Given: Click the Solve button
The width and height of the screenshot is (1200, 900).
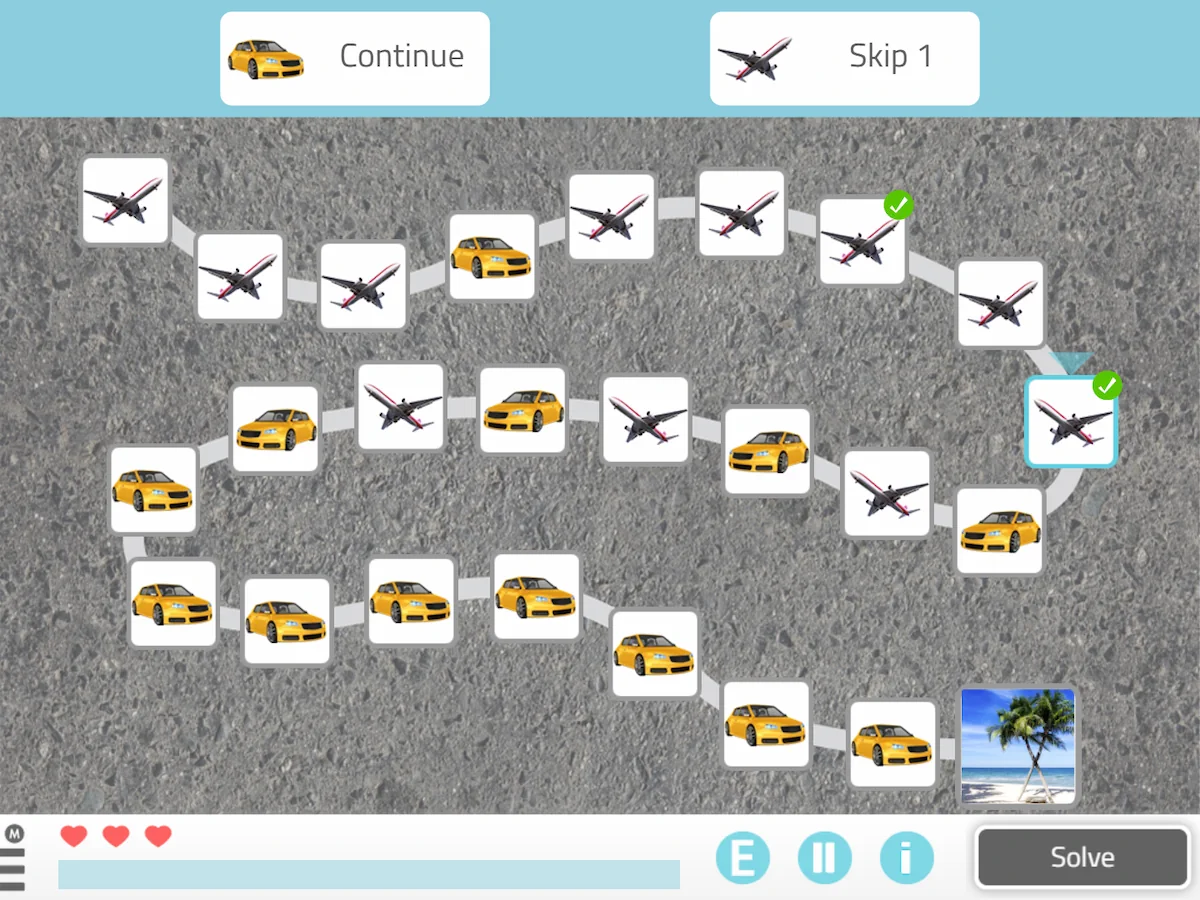Looking at the screenshot, I should click(x=1082, y=857).
